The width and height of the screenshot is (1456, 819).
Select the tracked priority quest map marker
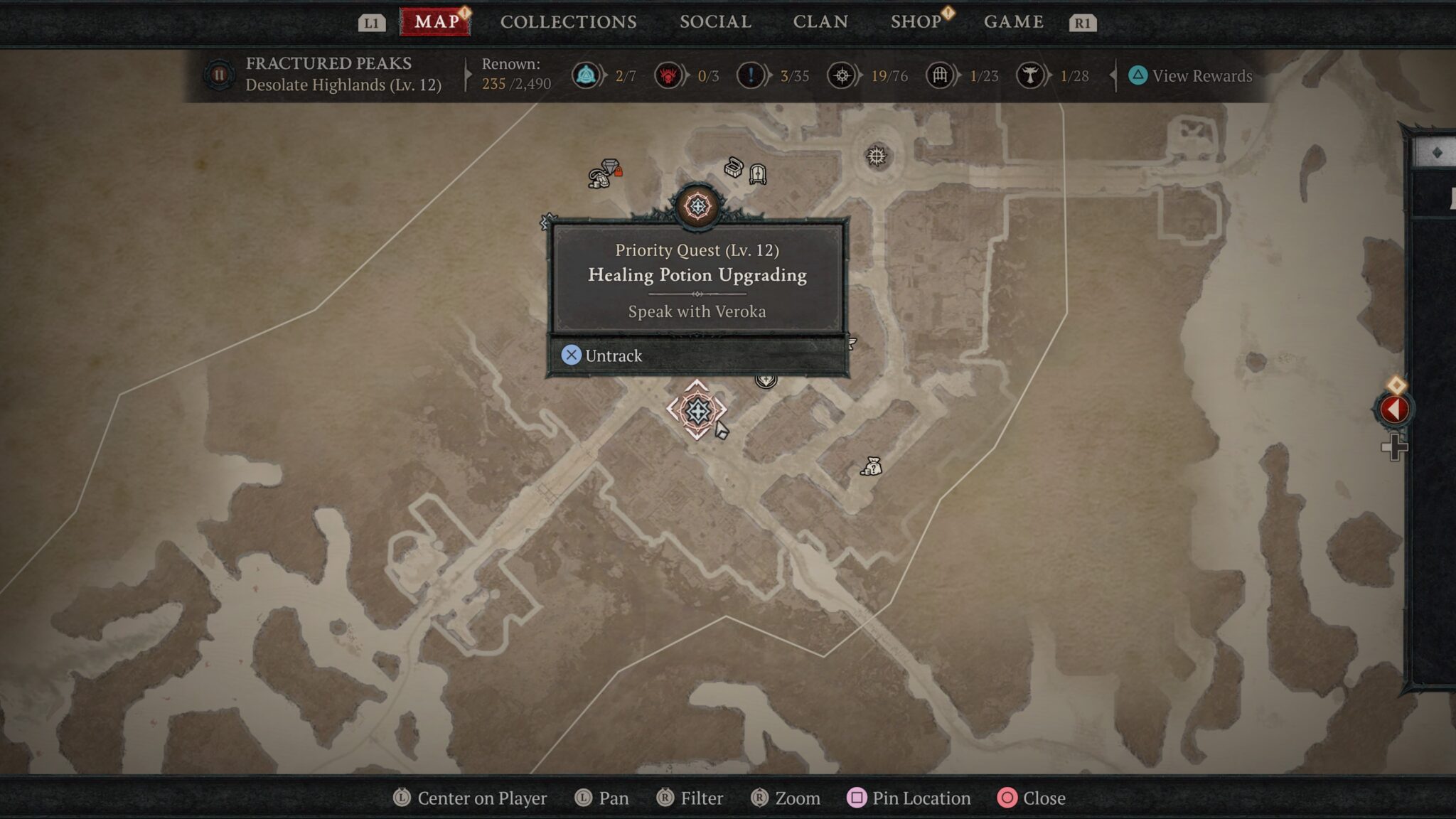(x=697, y=410)
